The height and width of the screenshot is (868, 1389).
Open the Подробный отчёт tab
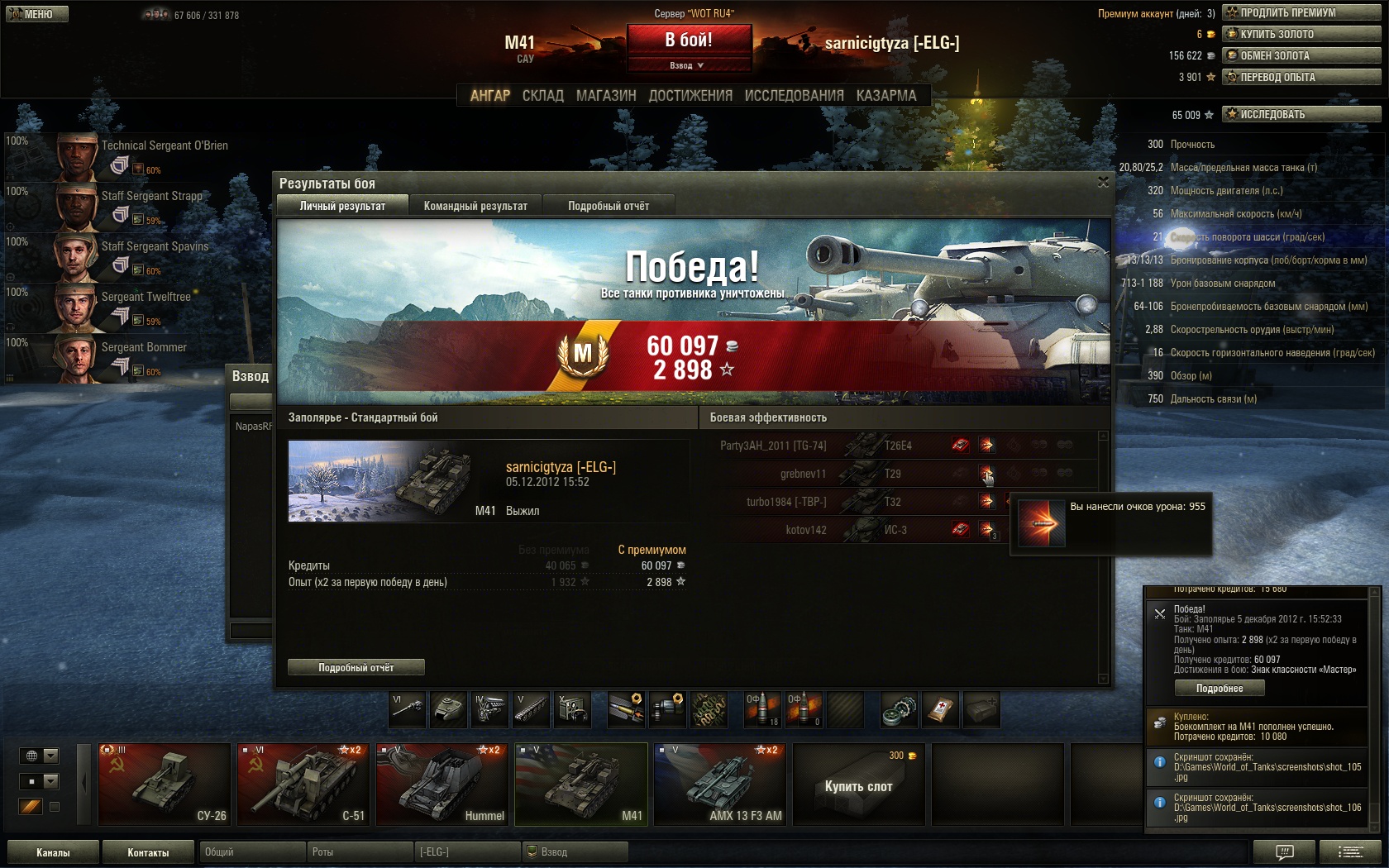(x=609, y=206)
